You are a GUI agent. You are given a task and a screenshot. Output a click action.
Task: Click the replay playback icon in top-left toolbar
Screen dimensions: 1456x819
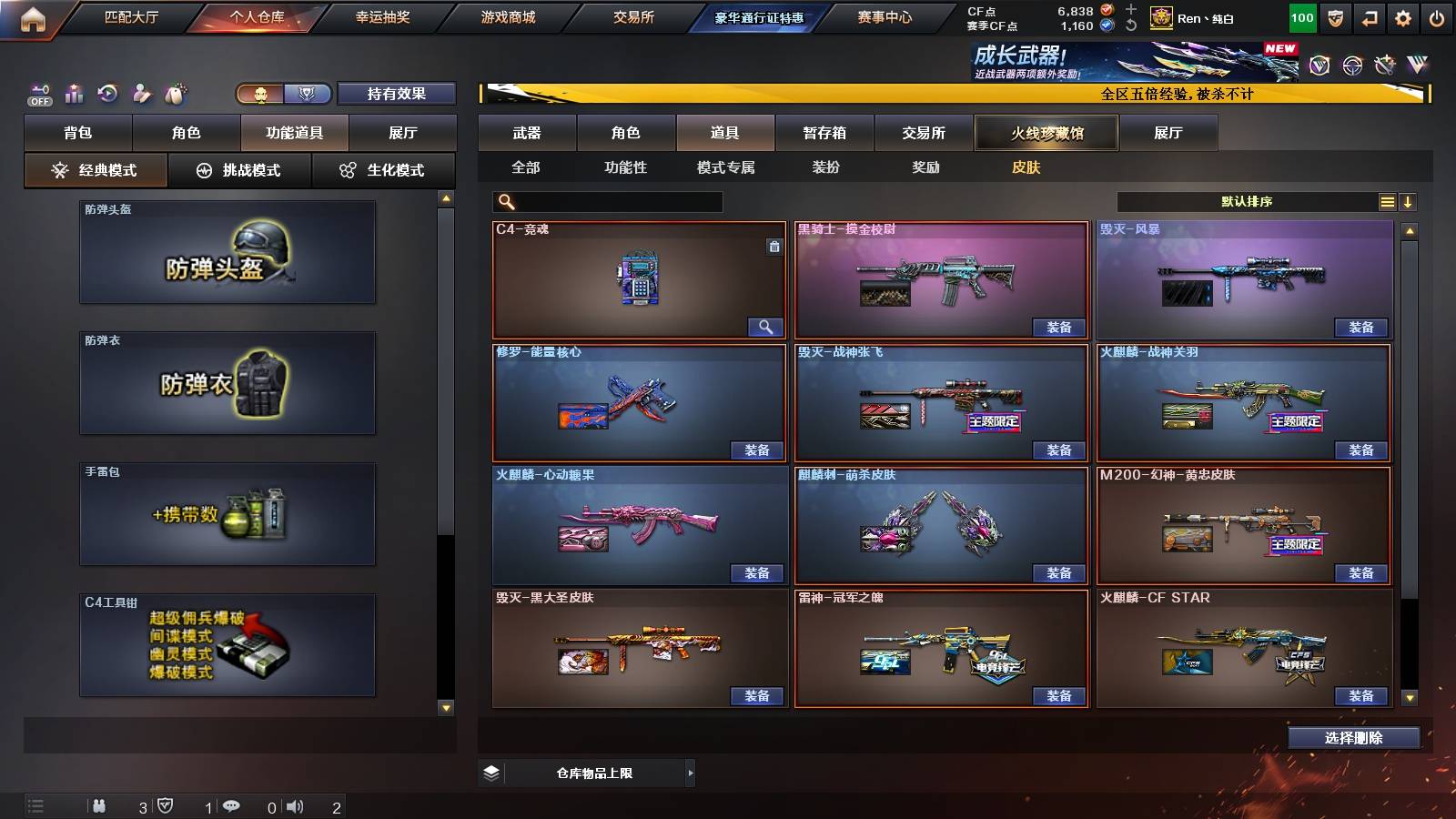pos(108,93)
